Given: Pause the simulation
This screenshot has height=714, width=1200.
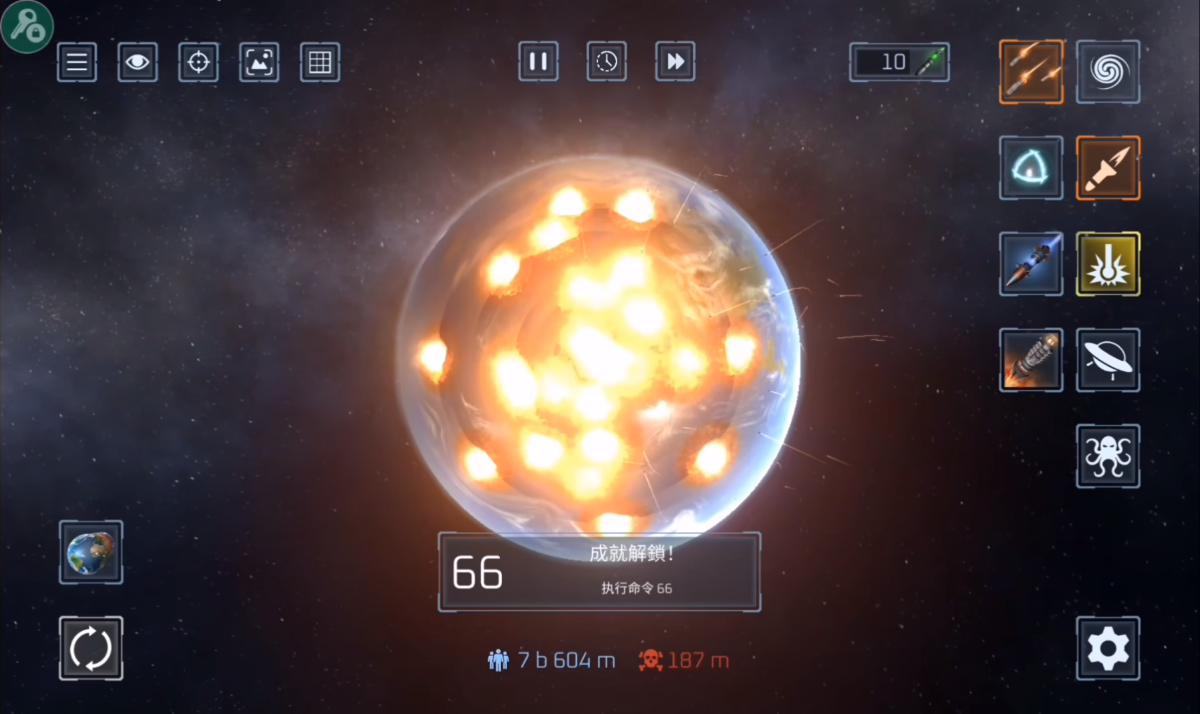Looking at the screenshot, I should (538, 62).
